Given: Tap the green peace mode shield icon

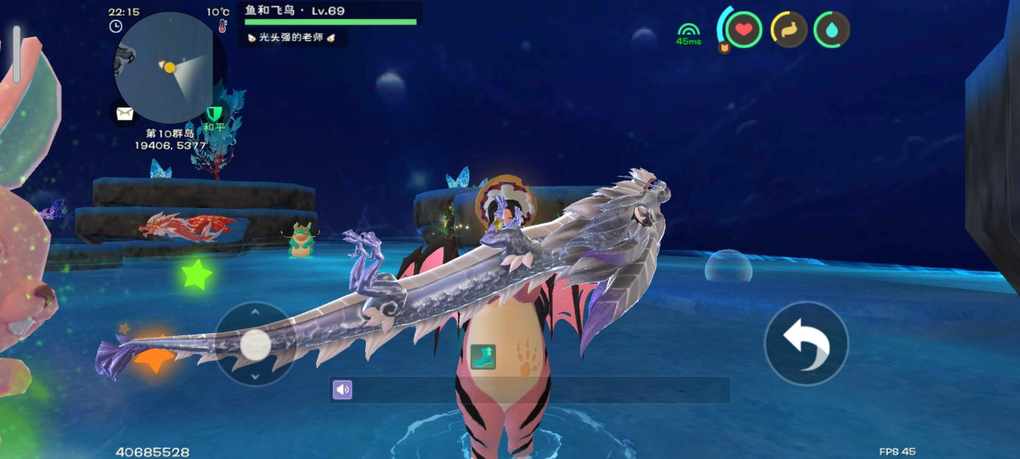Looking at the screenshot, I should point(214,114).
